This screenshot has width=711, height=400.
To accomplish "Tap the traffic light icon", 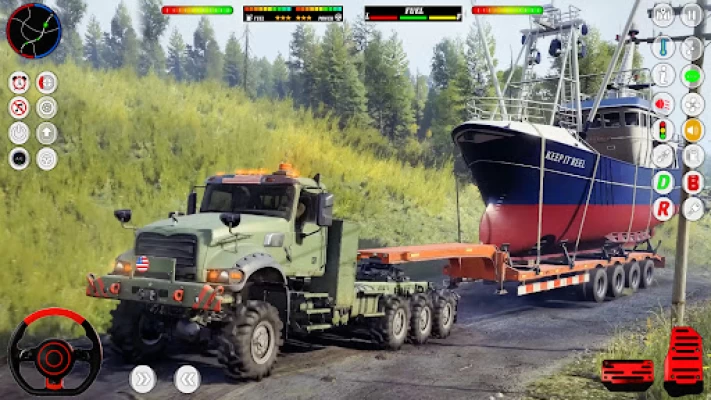I will click(662, 130).
